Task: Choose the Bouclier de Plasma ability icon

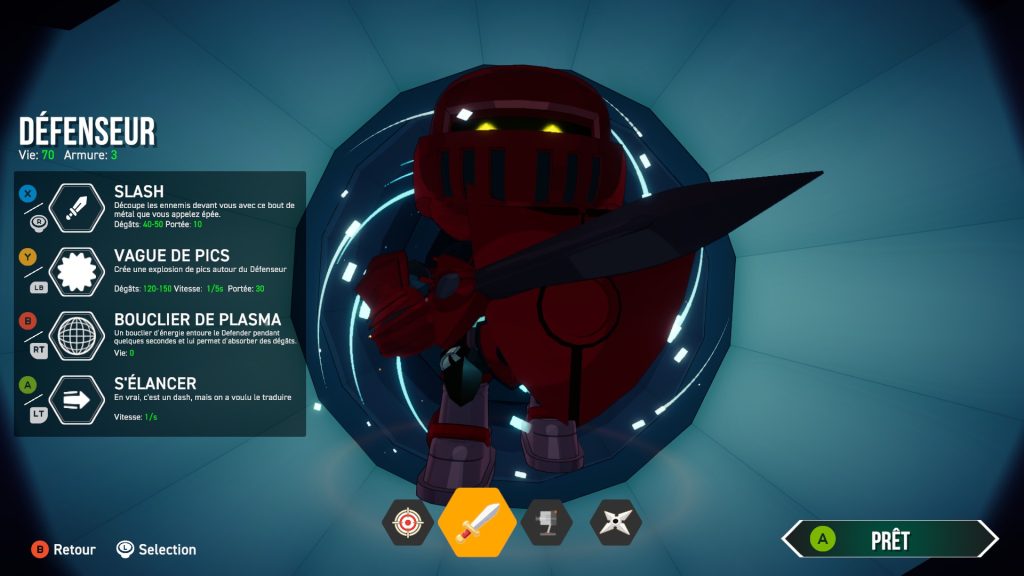Action: pyautogui.click(x=77, y=336)
